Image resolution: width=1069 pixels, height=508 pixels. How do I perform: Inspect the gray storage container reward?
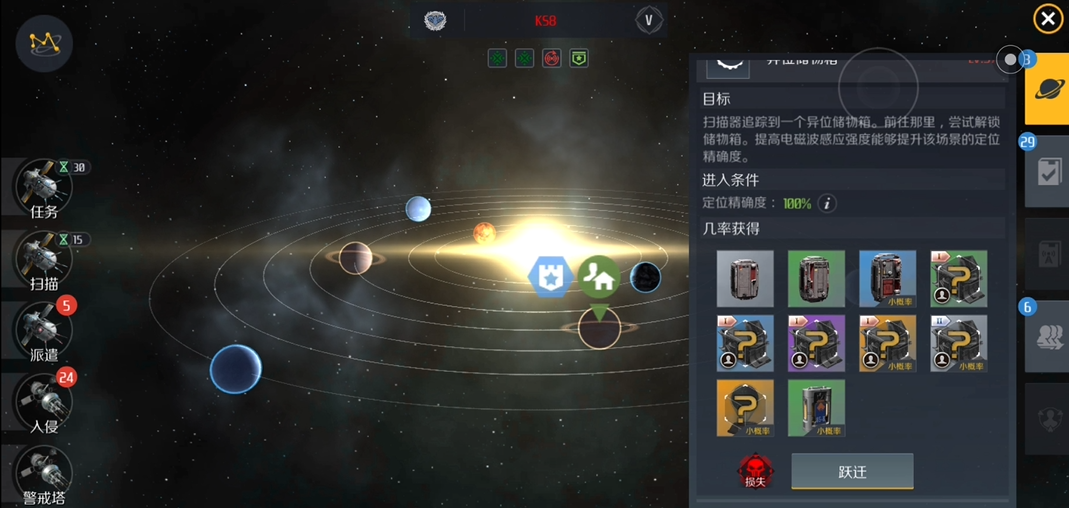tap(745, 278)
